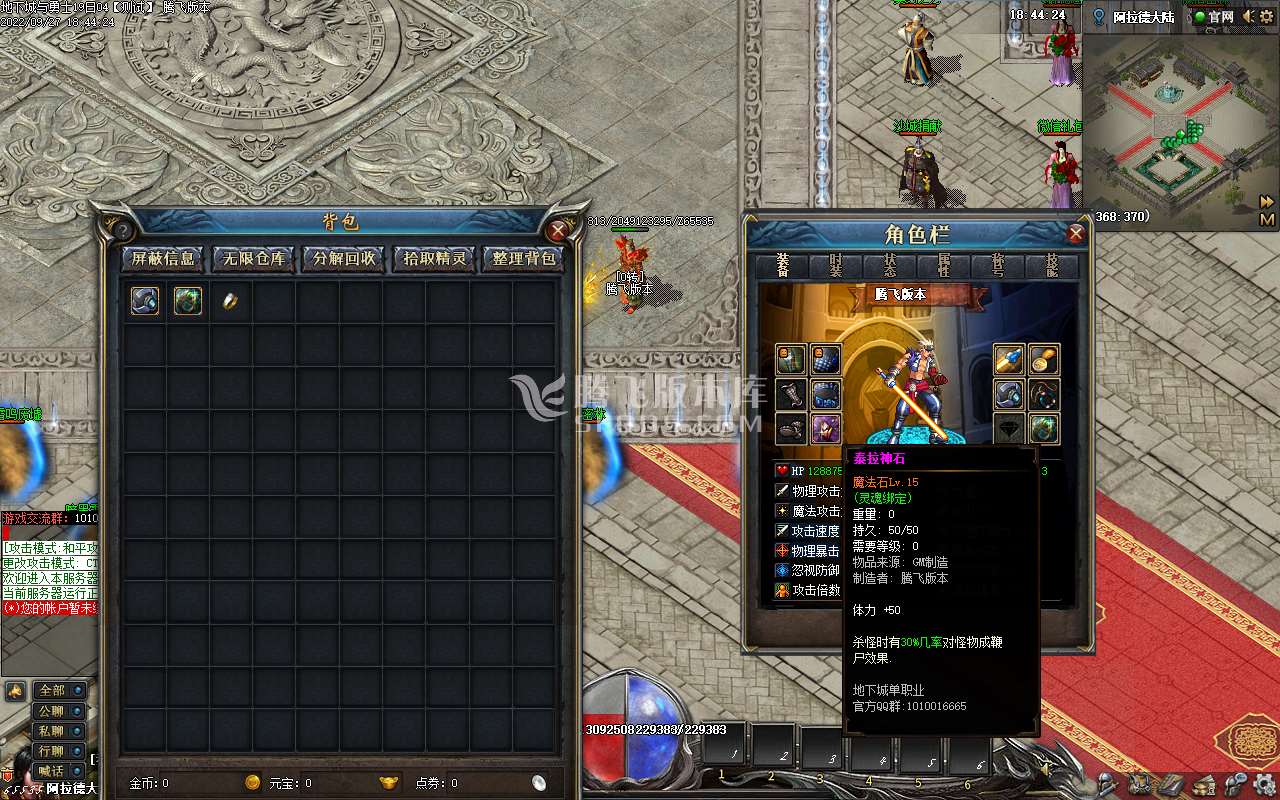Select the golden sword weapon slot
The width and height of the screenshot is (1280, 800).
tap(1008, 359)
